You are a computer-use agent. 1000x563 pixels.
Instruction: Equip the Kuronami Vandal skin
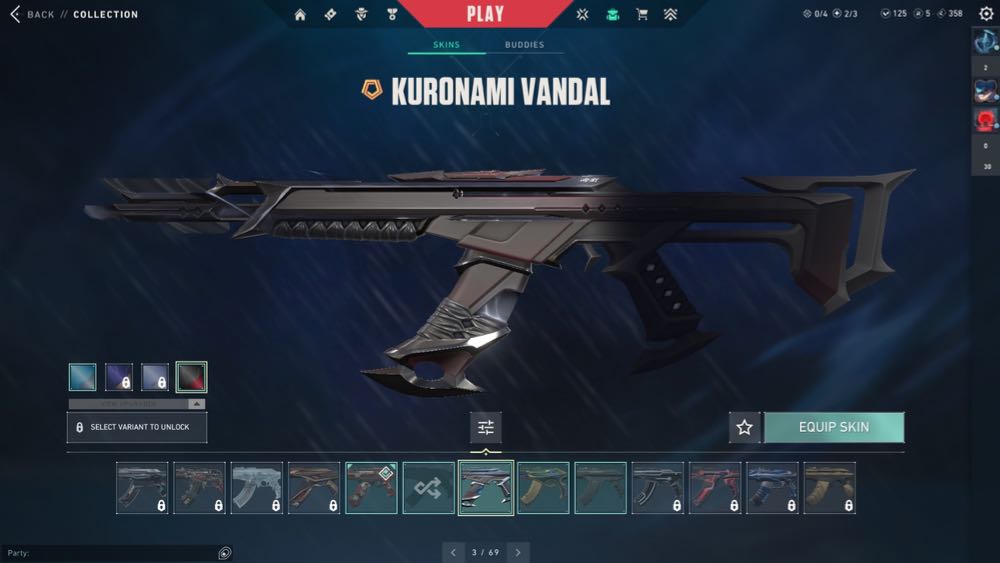tap(834, 427)
